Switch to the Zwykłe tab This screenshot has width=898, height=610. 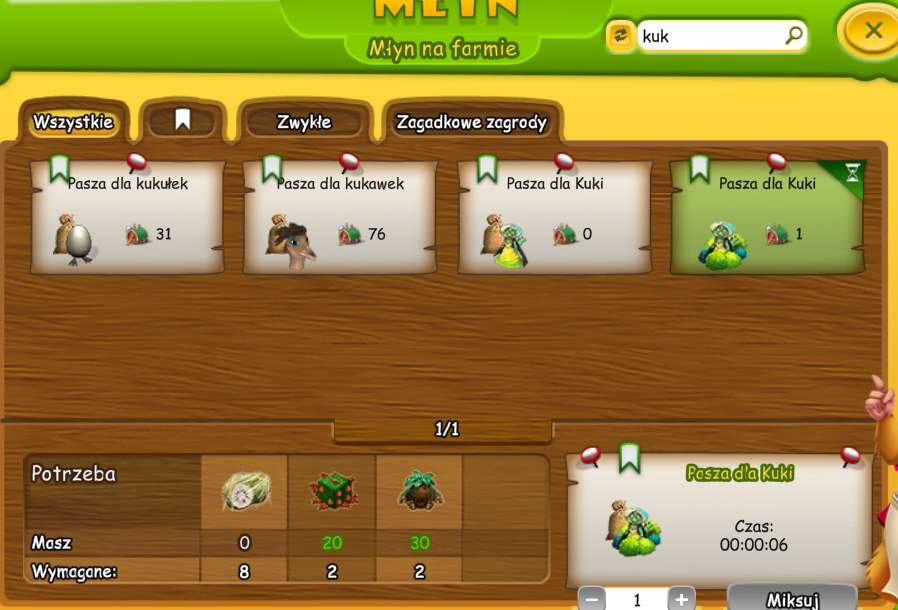pyautogui.click(x=304, y=123)
